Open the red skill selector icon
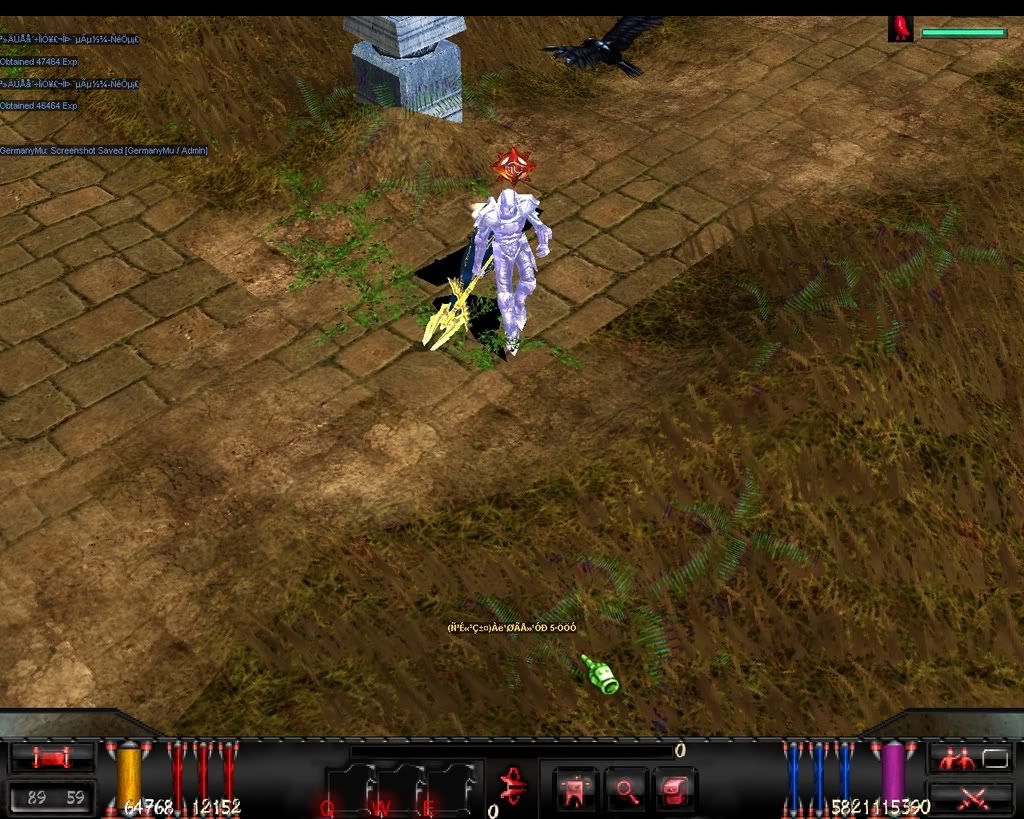Viewport: 1024px width, 819px height. click(x=511, y=788)
